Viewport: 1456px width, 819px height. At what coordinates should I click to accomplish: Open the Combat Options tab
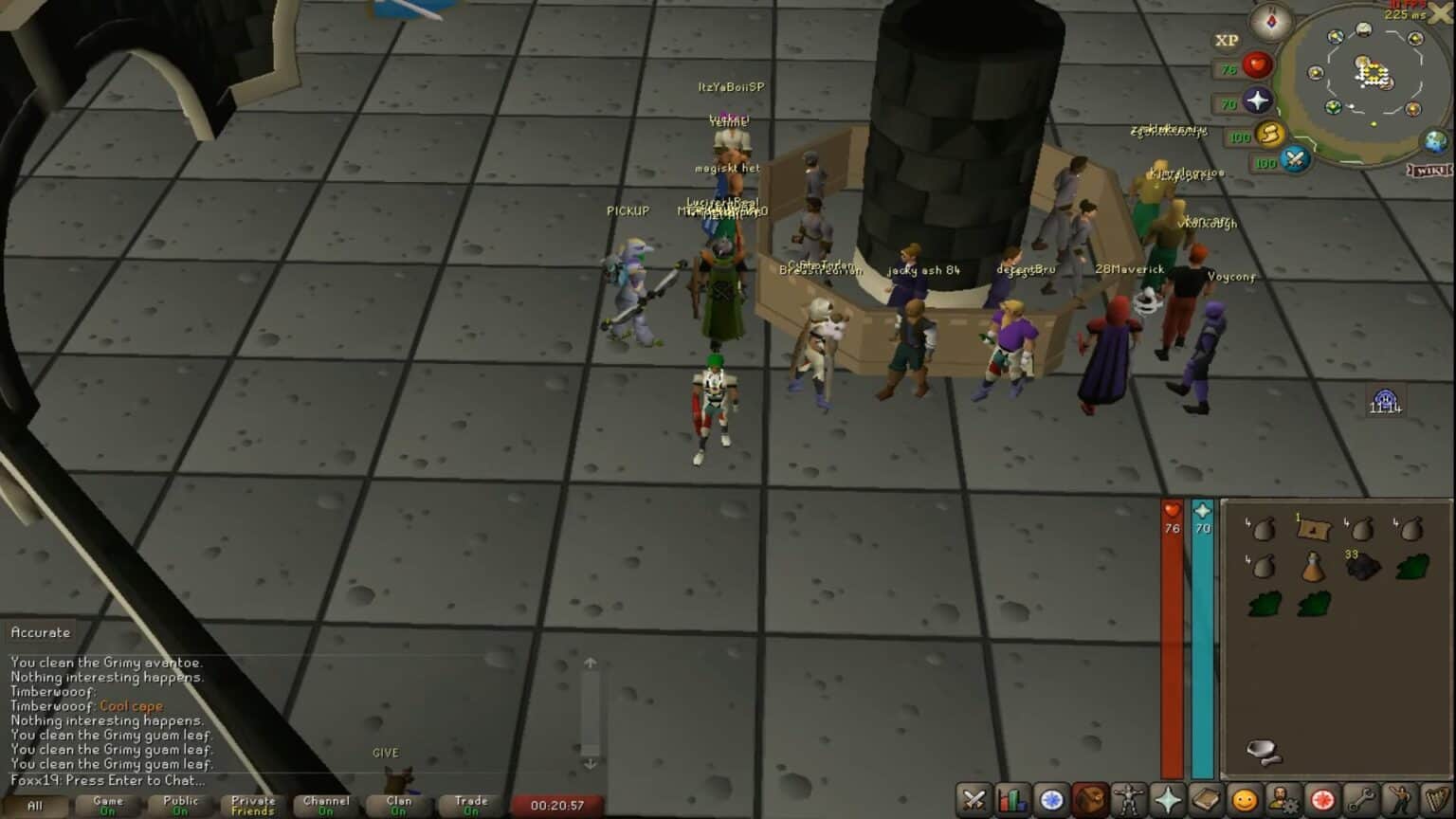point(972,797)
